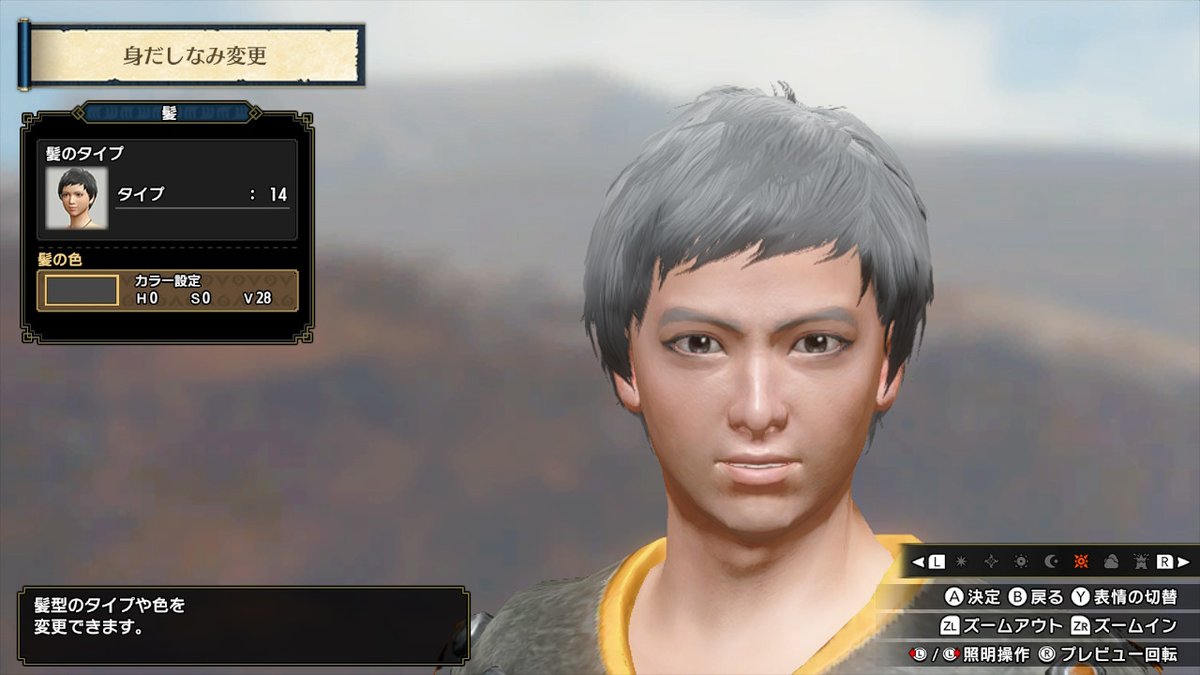Select the orange sun lighting icon

(x=1080, y=562)
